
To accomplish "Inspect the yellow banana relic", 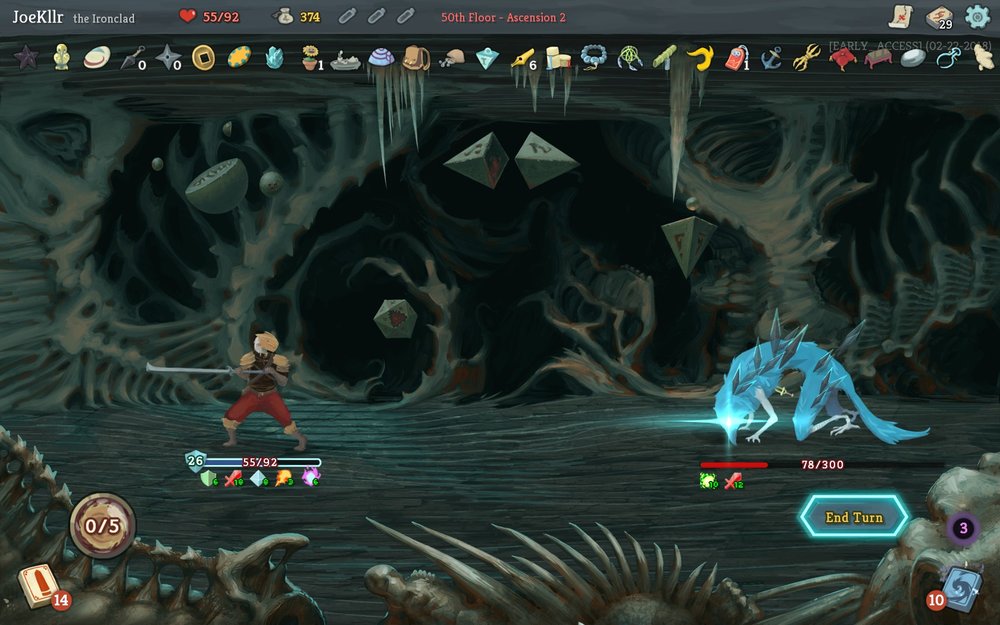I will click(699, 58).
